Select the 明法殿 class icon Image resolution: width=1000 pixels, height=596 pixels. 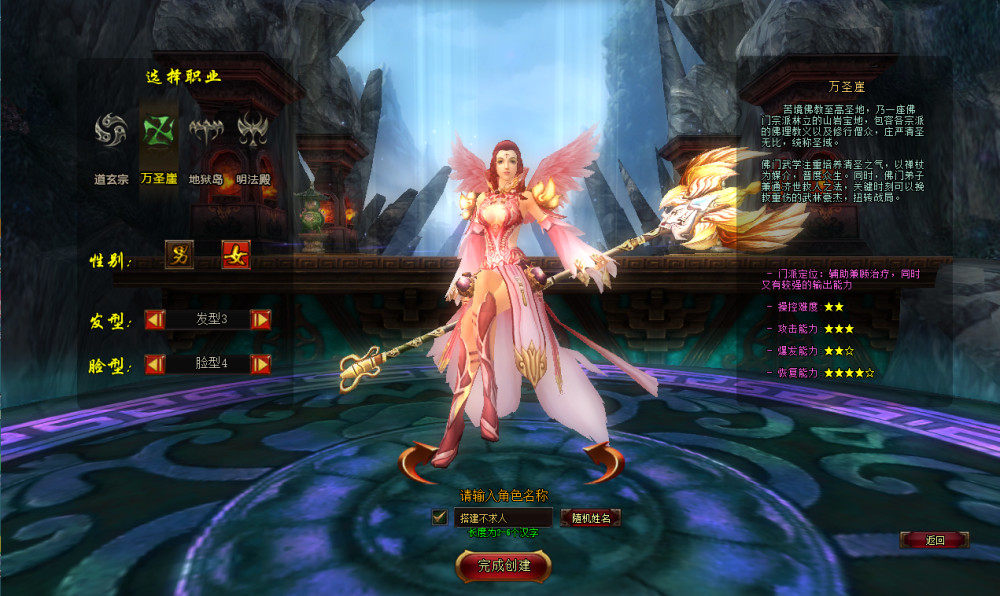point(252,130)
